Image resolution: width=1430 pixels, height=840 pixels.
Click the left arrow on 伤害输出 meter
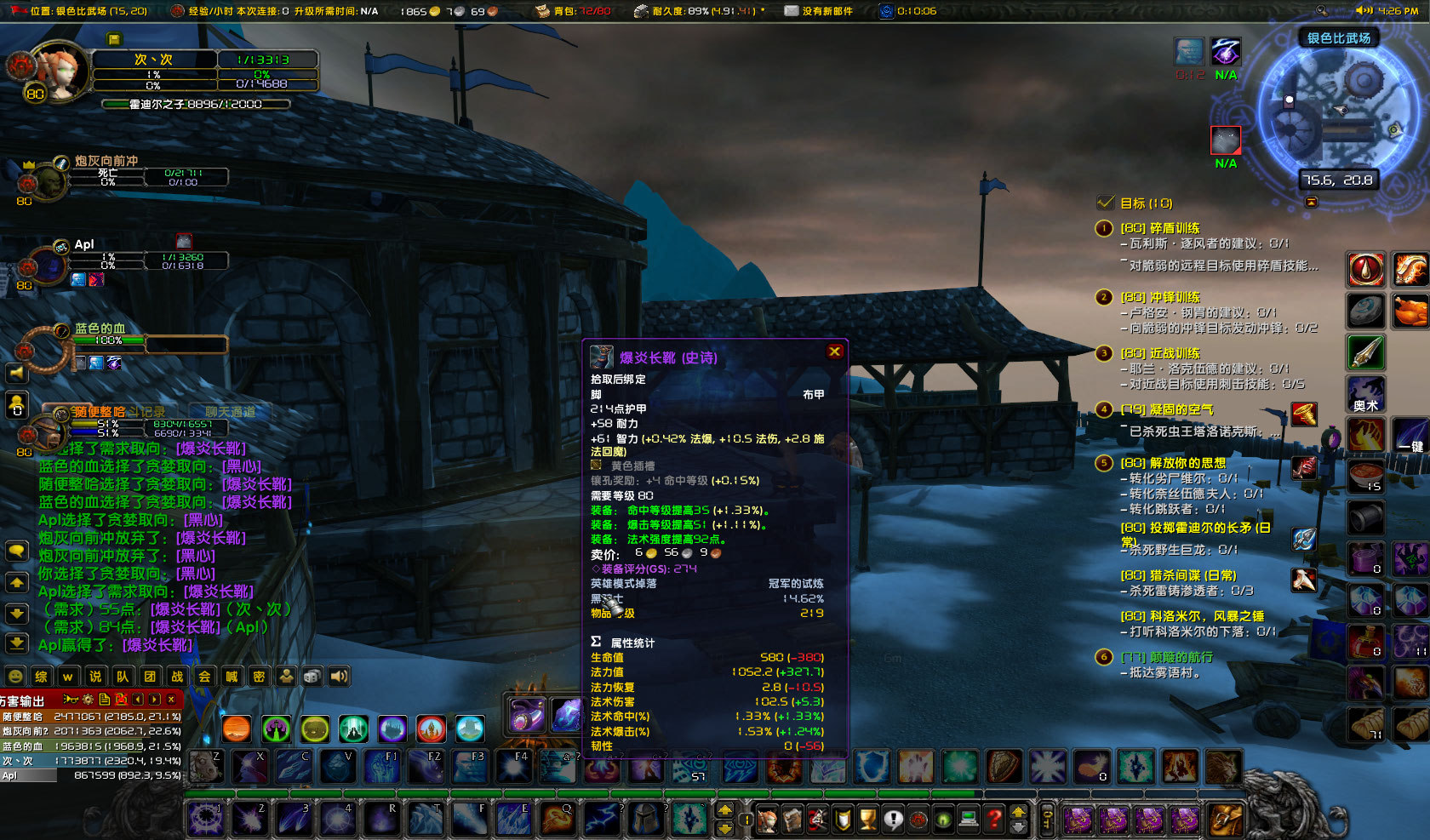(138, 700)
